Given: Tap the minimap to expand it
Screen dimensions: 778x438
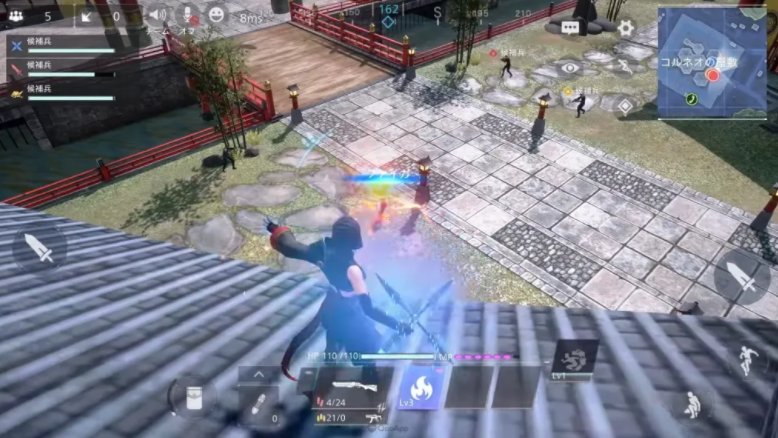Looking at the screenshot, I should click(711, 63).
